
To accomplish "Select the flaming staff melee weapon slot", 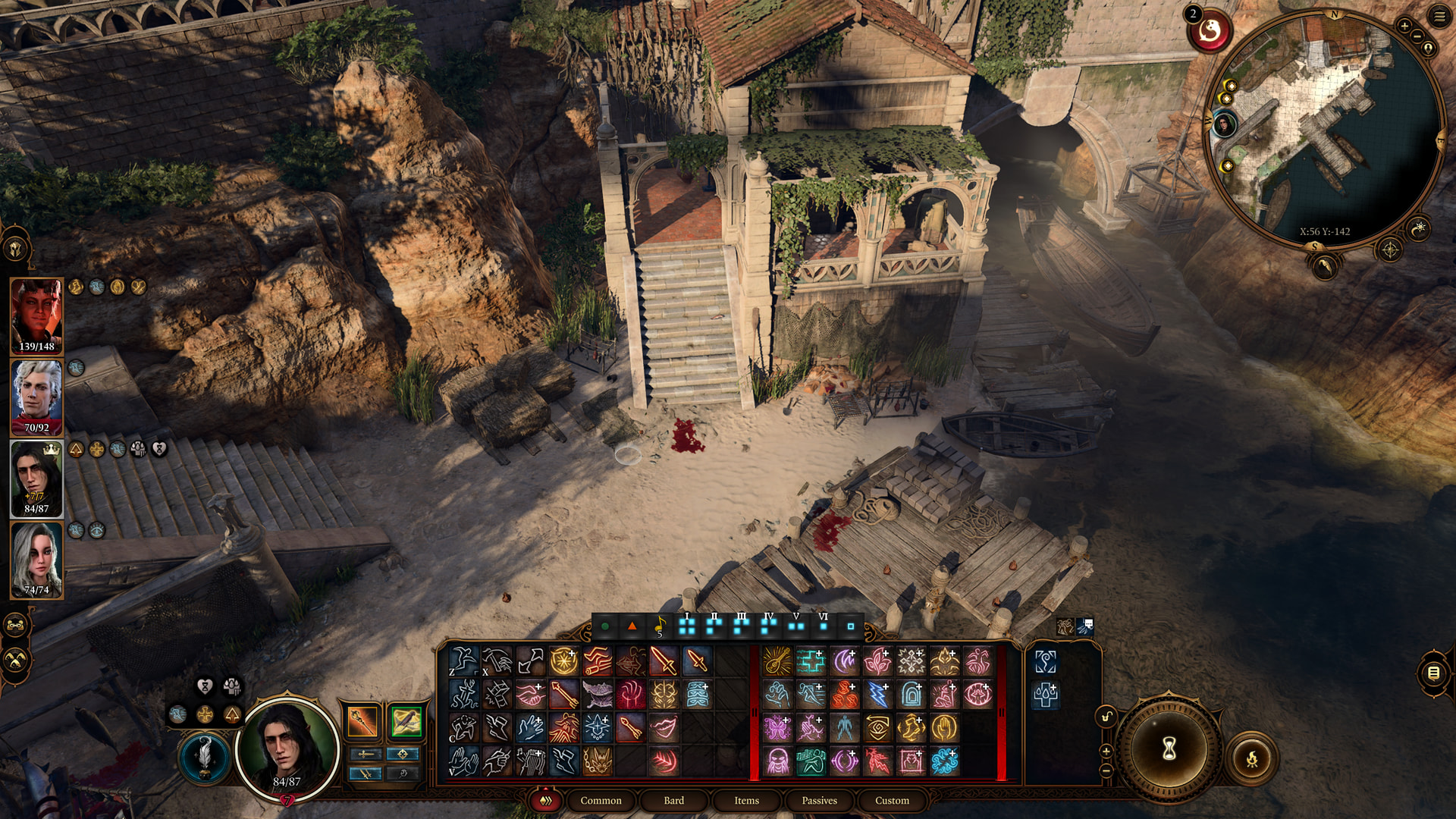I will tap(362, 721).
